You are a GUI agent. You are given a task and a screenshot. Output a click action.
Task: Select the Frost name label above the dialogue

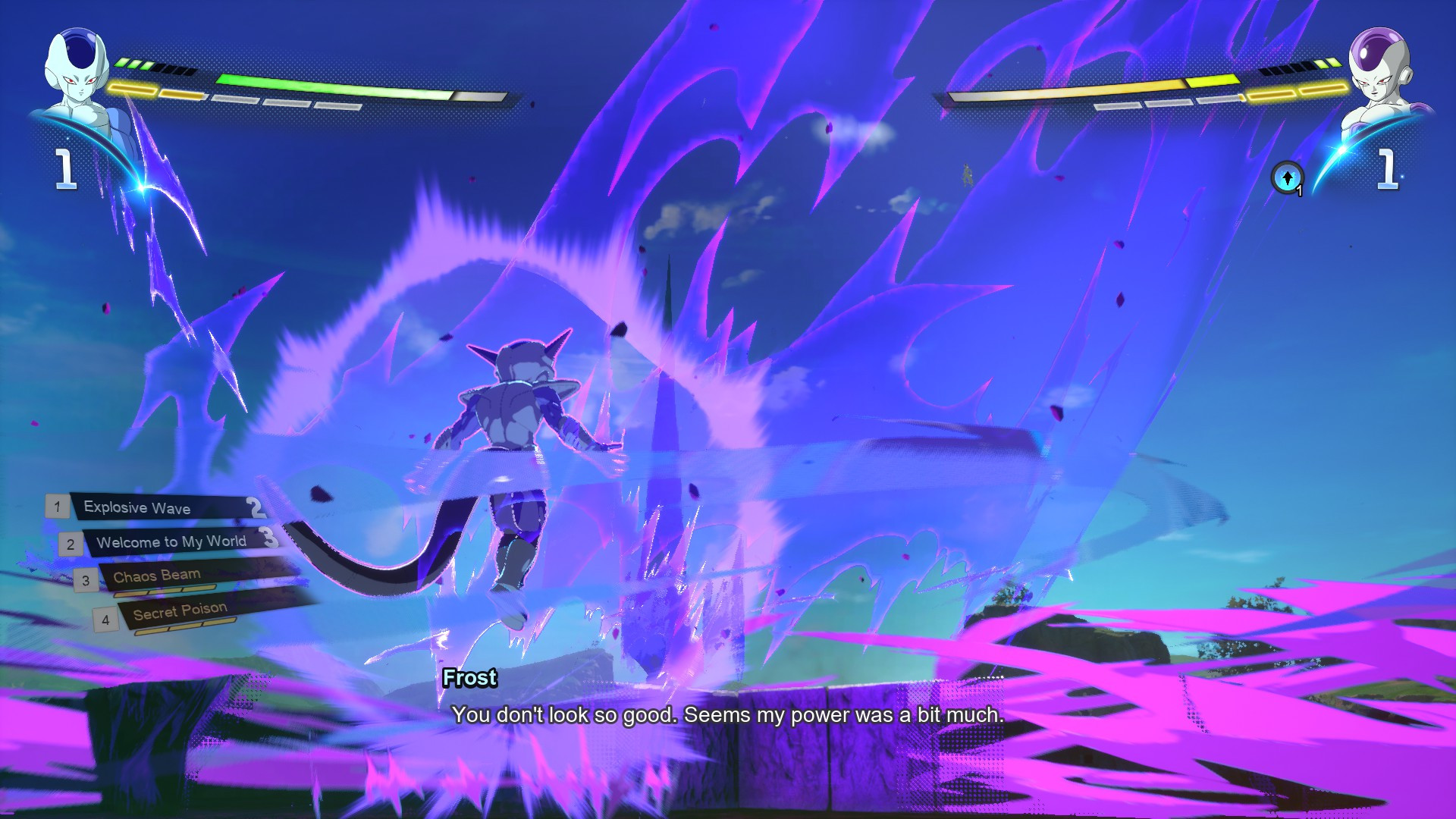coord(469,679)
